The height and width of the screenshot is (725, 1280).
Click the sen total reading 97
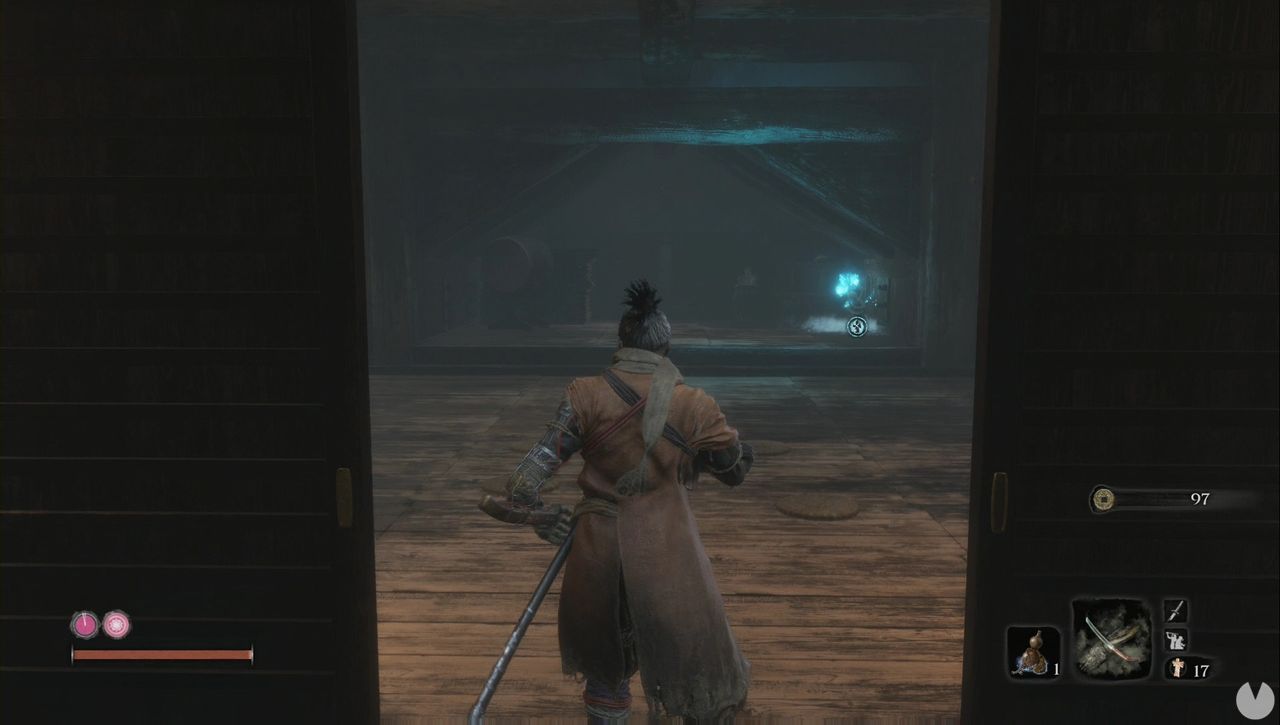coord(1201,497)
